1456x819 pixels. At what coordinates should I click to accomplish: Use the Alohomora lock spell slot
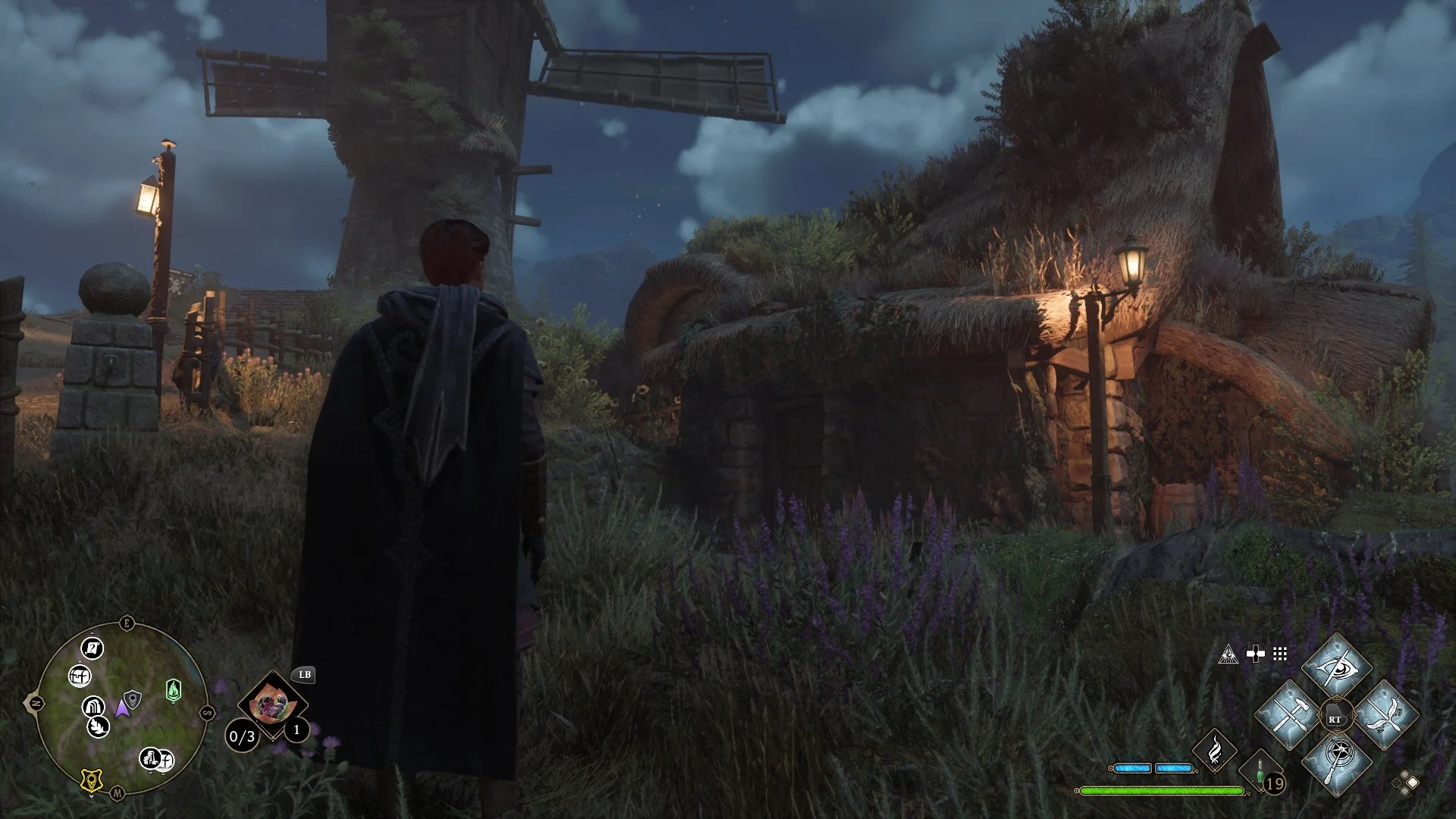[x=1336, y=762]
